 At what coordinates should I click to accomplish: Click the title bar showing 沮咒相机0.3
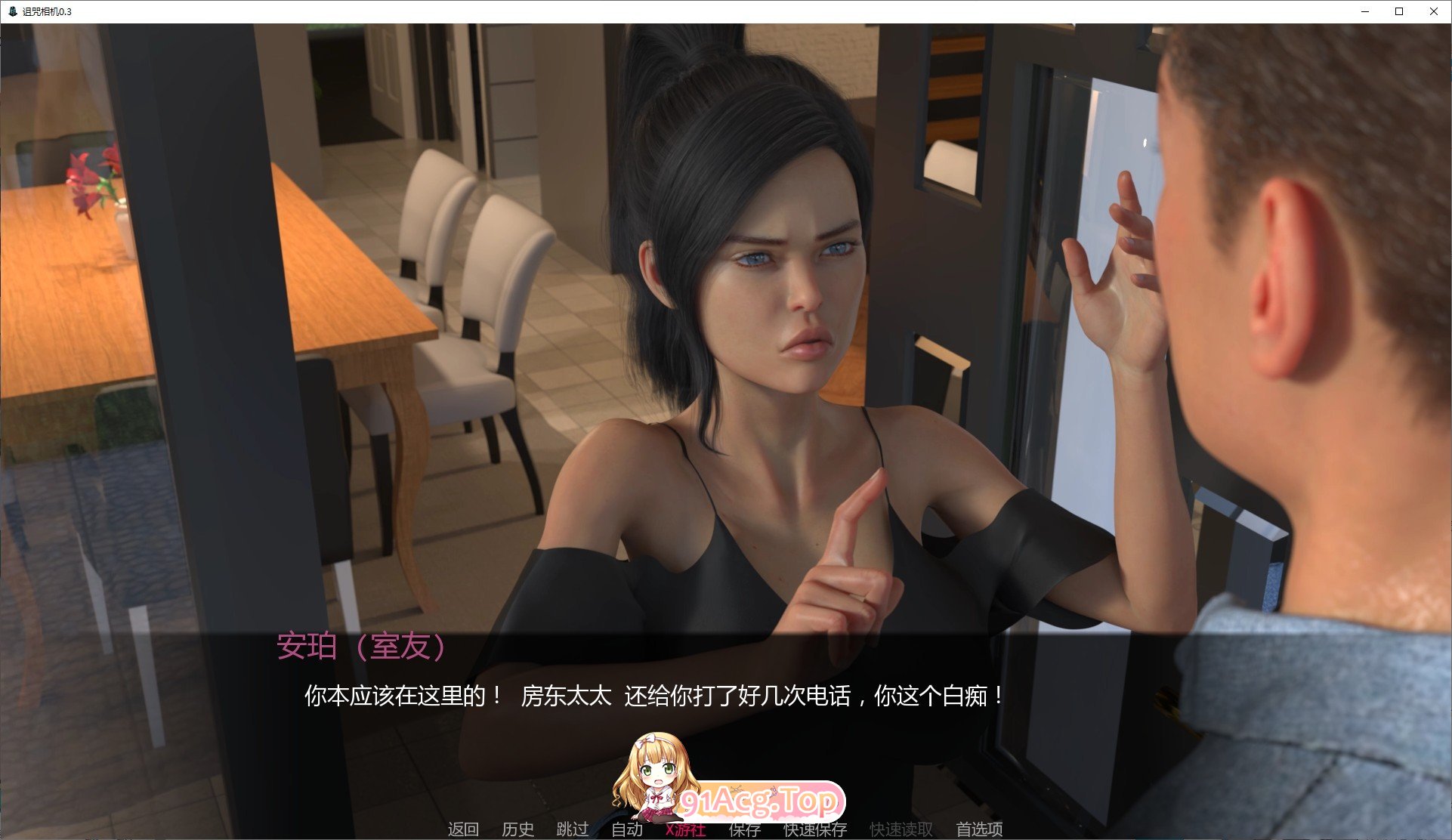pos(302,11)
